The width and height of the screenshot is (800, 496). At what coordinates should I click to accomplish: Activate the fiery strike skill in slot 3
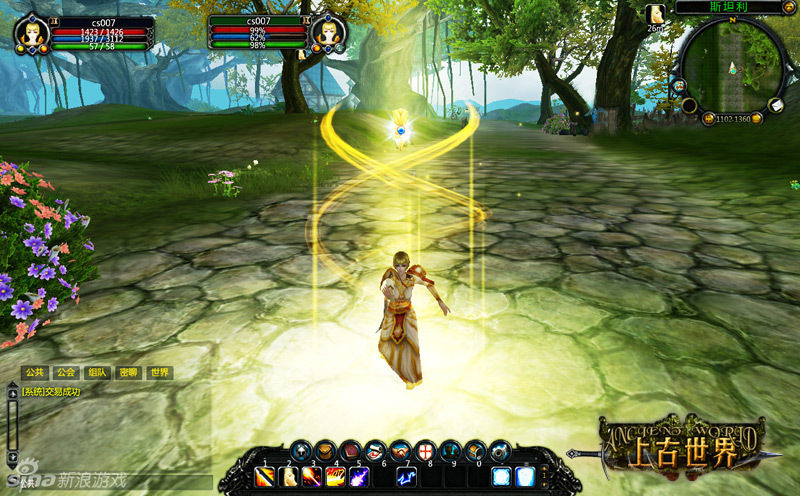(x=311, y=477)
